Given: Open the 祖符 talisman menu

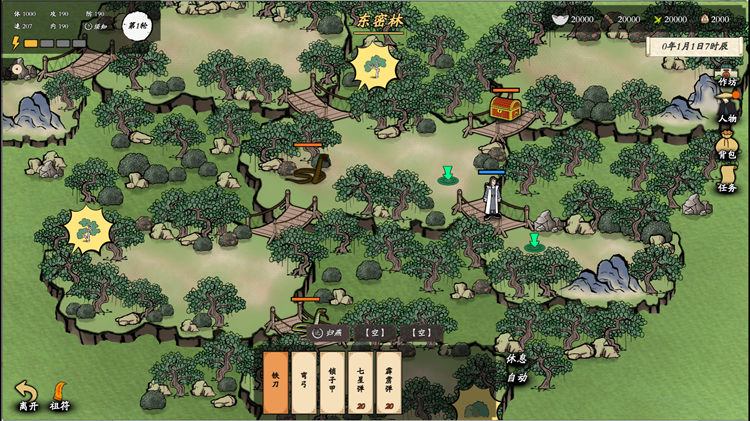Looking at the screenshot, I should pyautogui.click(x=60, y=396).
